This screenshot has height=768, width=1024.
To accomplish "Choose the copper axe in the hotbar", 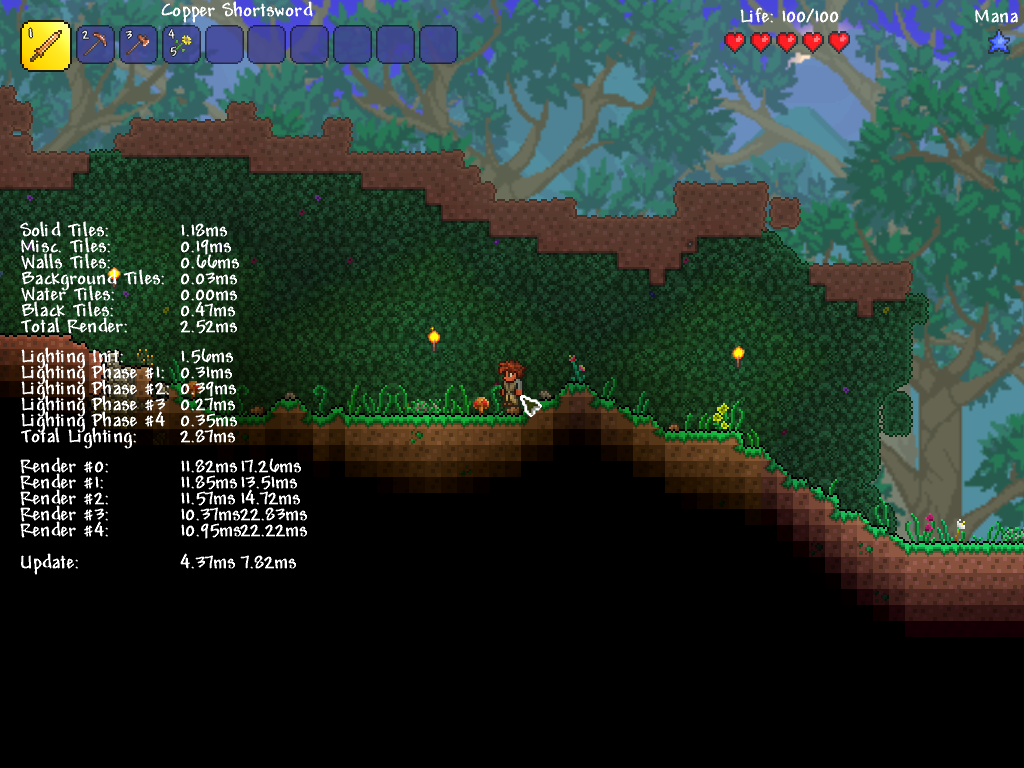I will [x=138, y=45].
